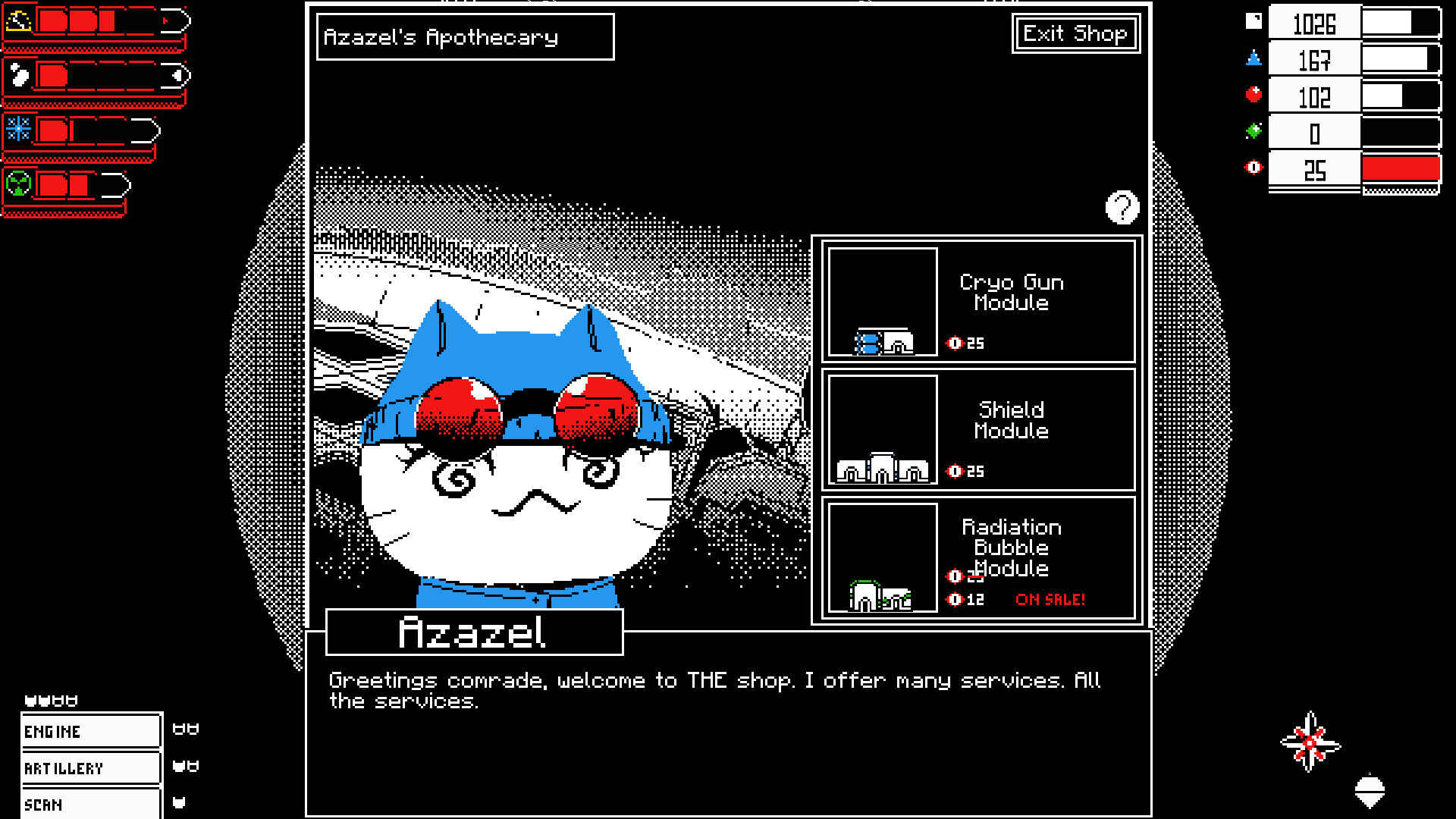The image size is (1456, 819).
Task: Exit the shop
Action: point(1075,34)
